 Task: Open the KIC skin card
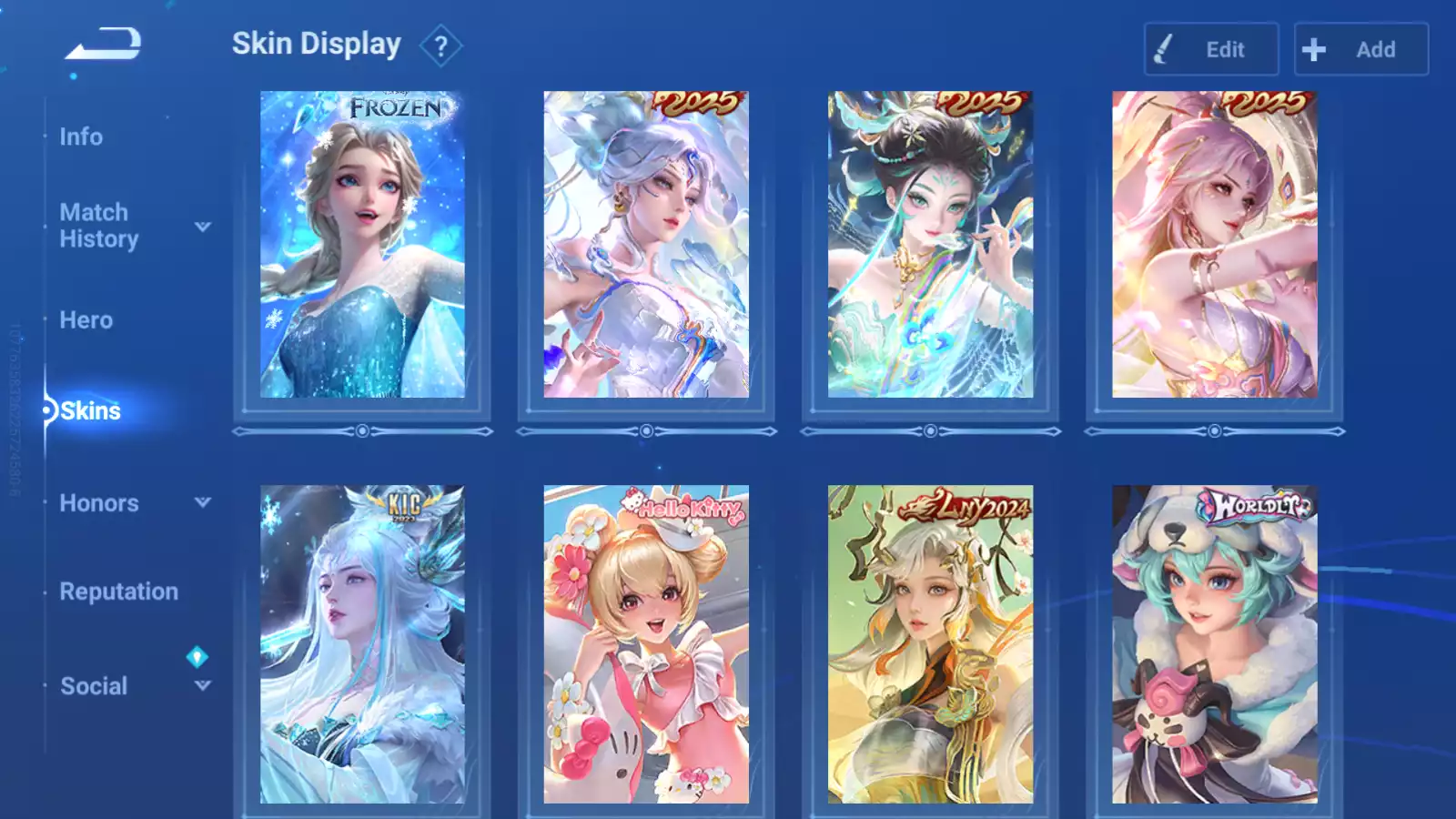pos(362,644)
